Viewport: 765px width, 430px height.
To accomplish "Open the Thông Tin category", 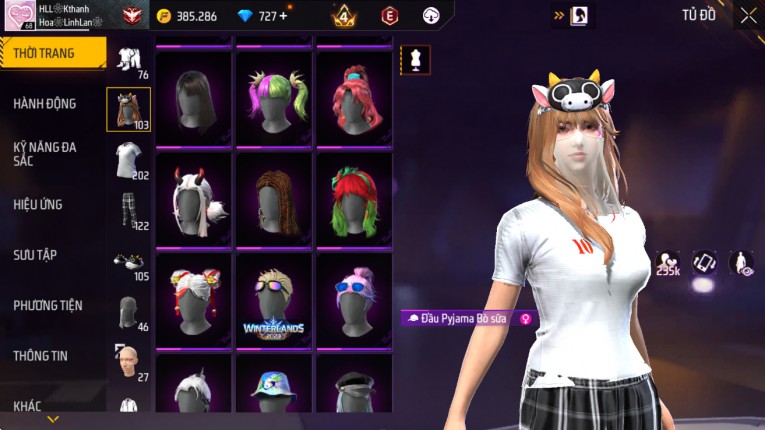I will (41, 355).
